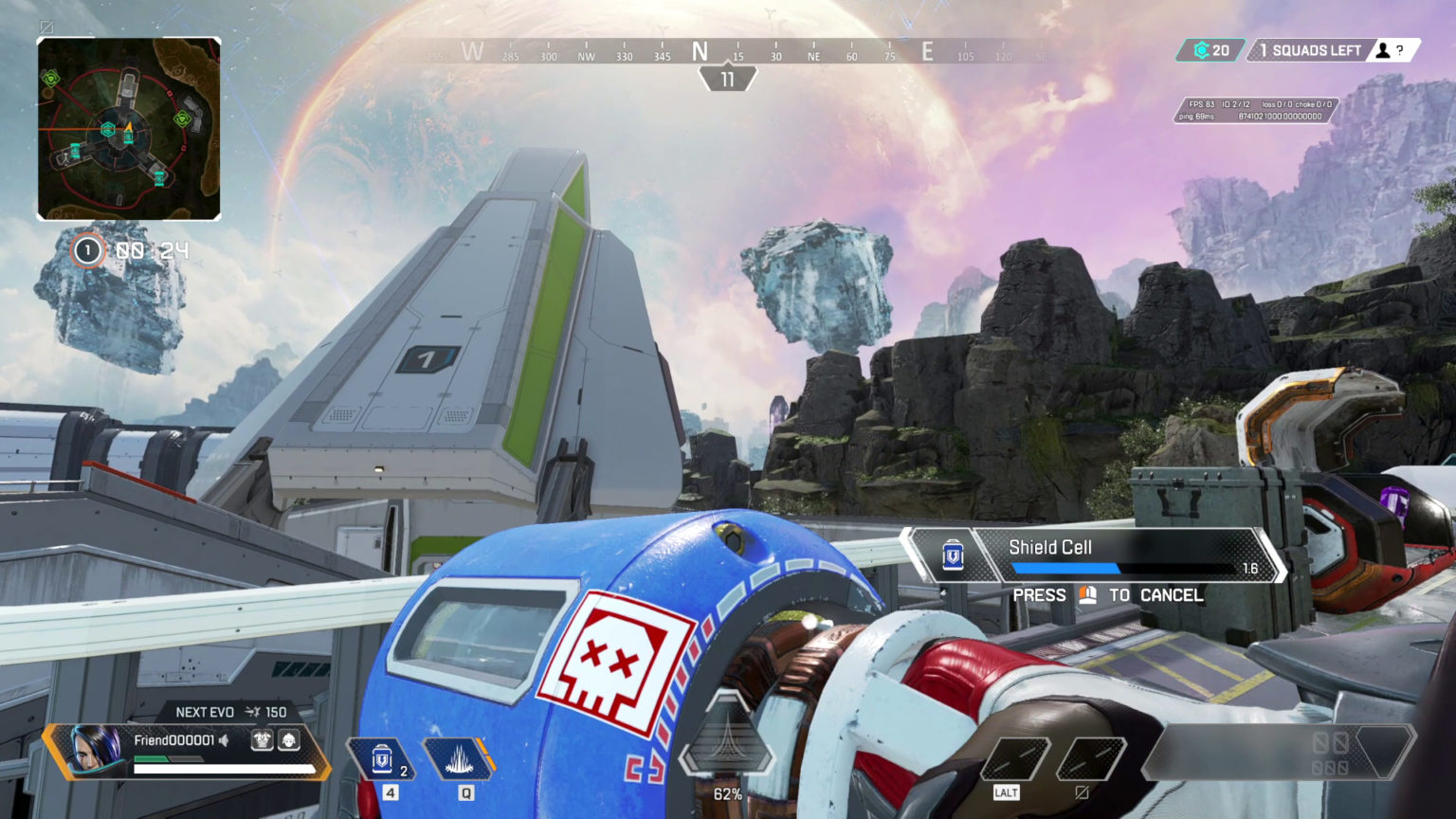1456x819 pixels.
Task: Click the ultimate charge icon showing 62%
Action: click(x=727, y=749)
